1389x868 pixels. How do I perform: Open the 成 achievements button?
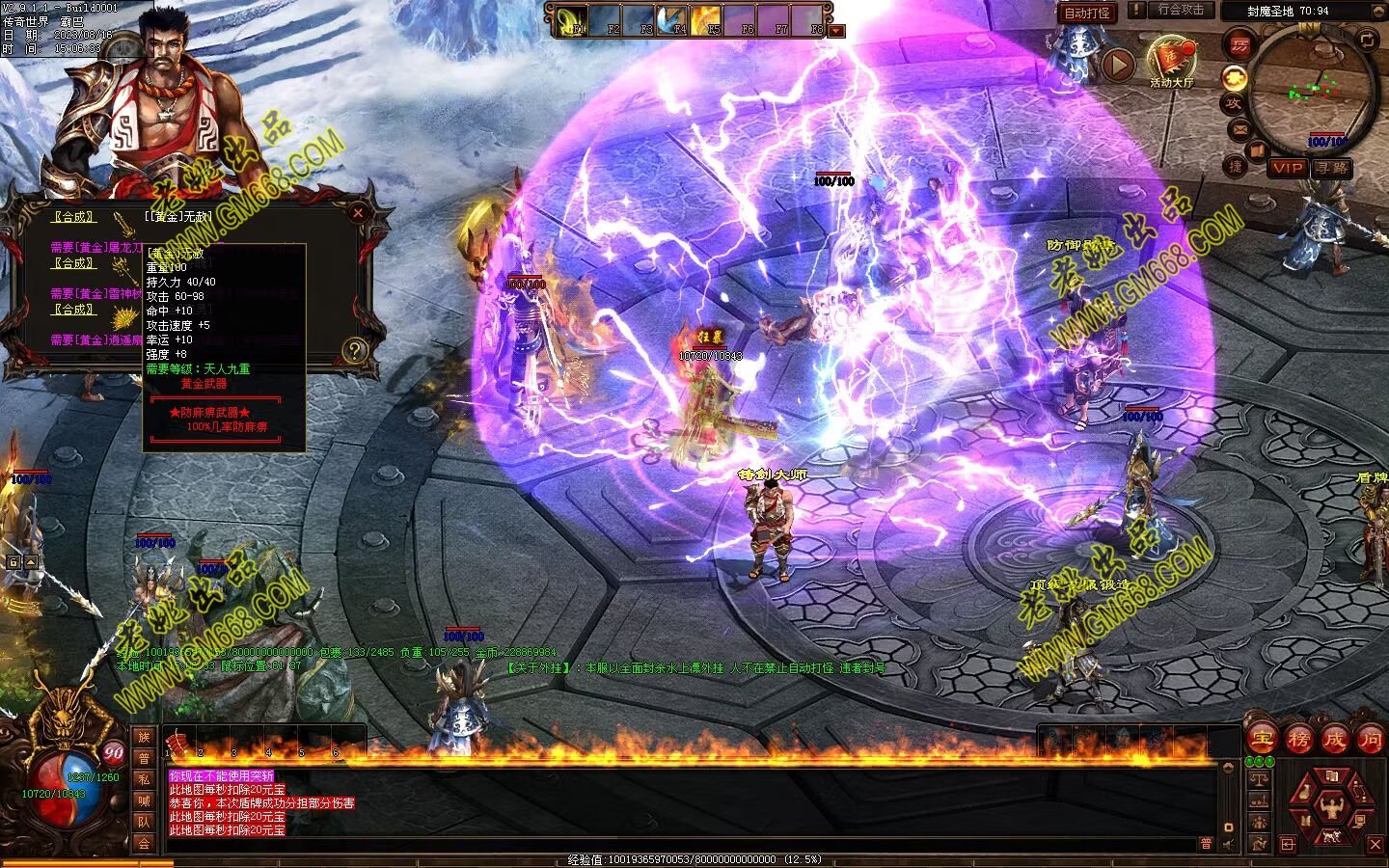(x=1335, y=739)
